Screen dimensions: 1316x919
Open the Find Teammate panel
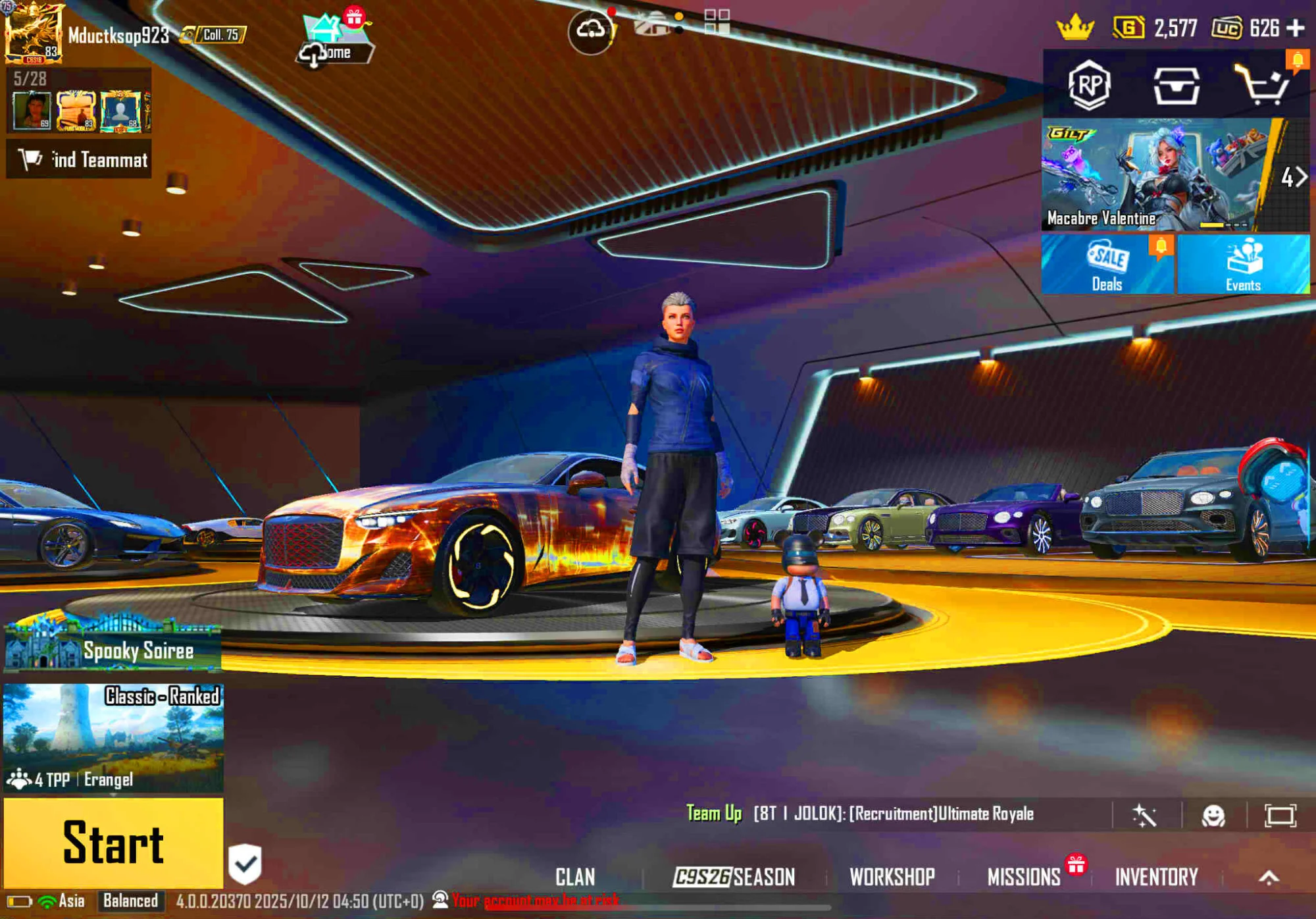(79, 159)
